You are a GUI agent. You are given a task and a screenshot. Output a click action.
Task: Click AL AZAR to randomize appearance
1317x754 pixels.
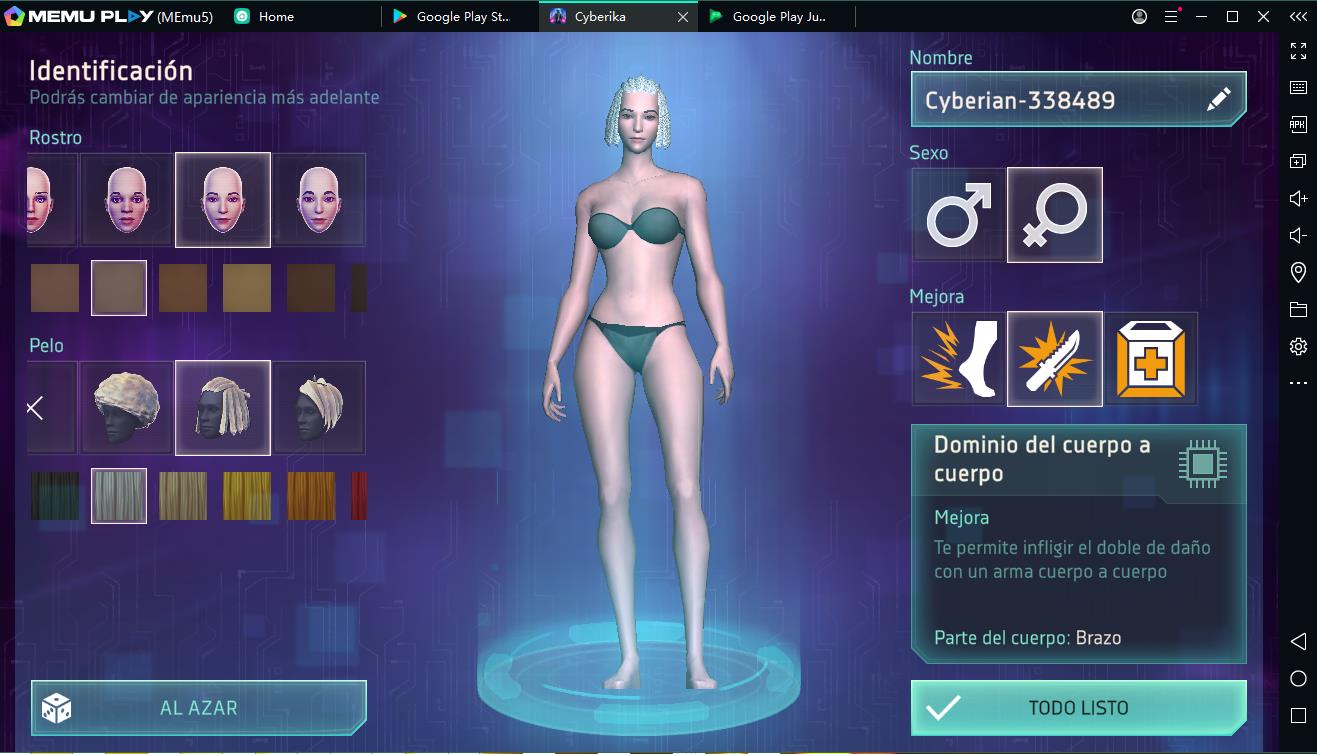[x=198, y=708]
